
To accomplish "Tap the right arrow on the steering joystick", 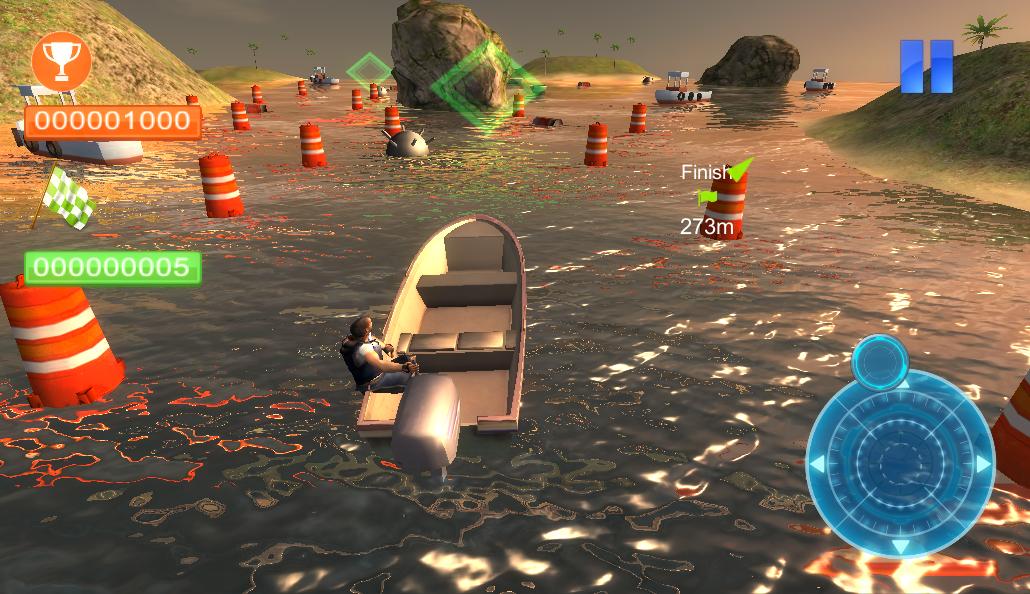I will [982, 464].
